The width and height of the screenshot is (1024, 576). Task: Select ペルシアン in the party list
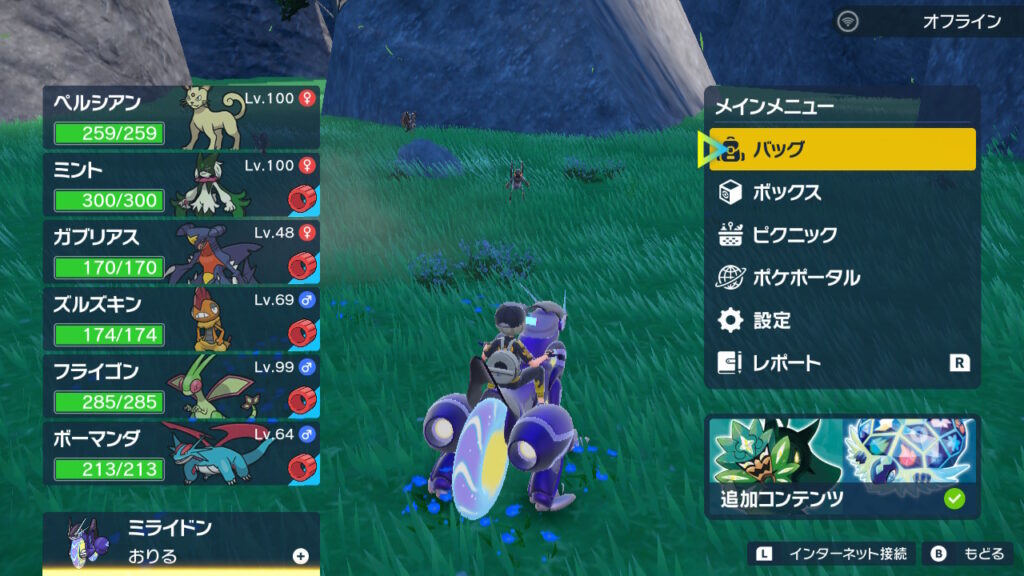181,117
